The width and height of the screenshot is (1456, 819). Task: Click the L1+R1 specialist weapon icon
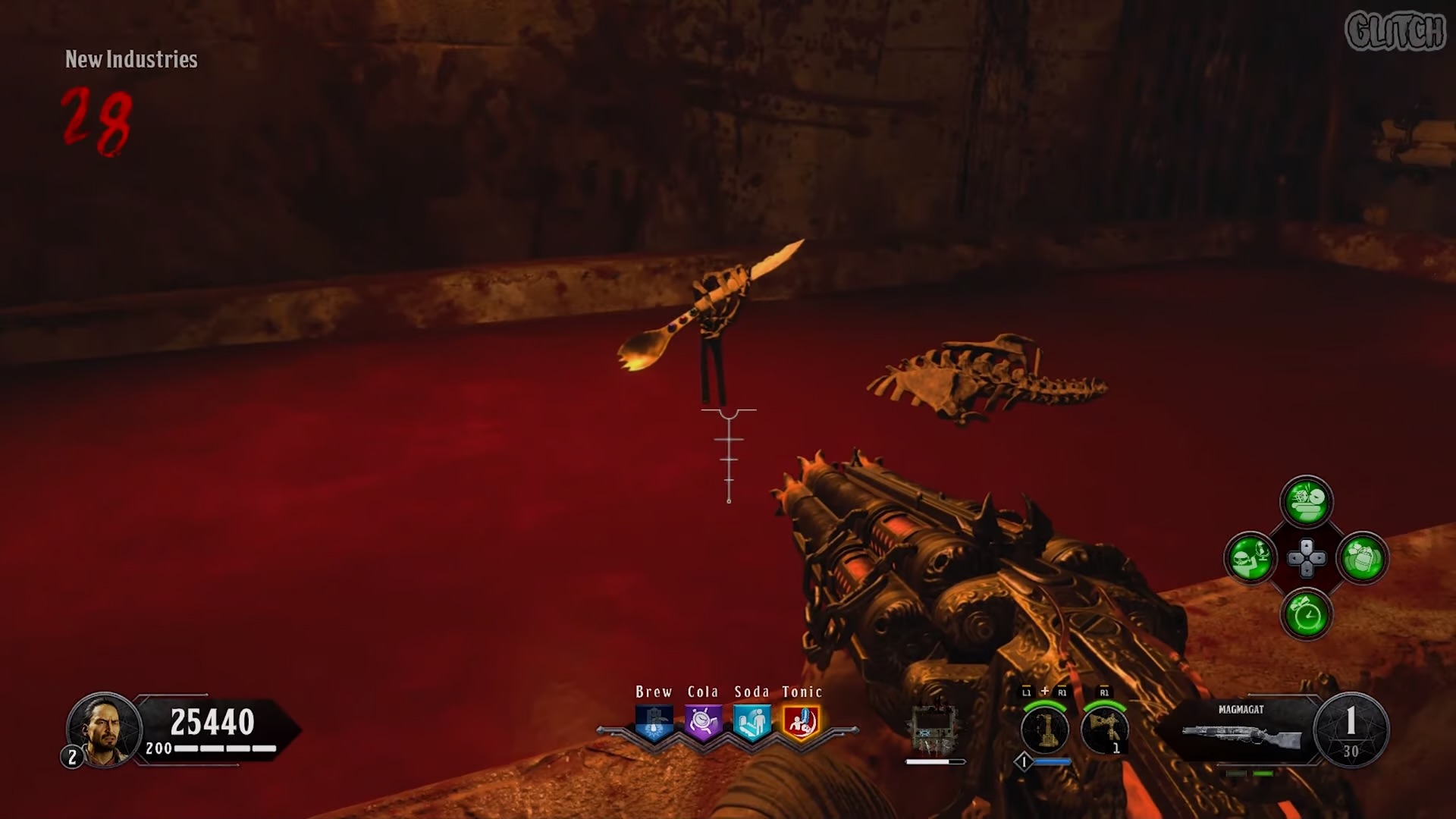1045,730
